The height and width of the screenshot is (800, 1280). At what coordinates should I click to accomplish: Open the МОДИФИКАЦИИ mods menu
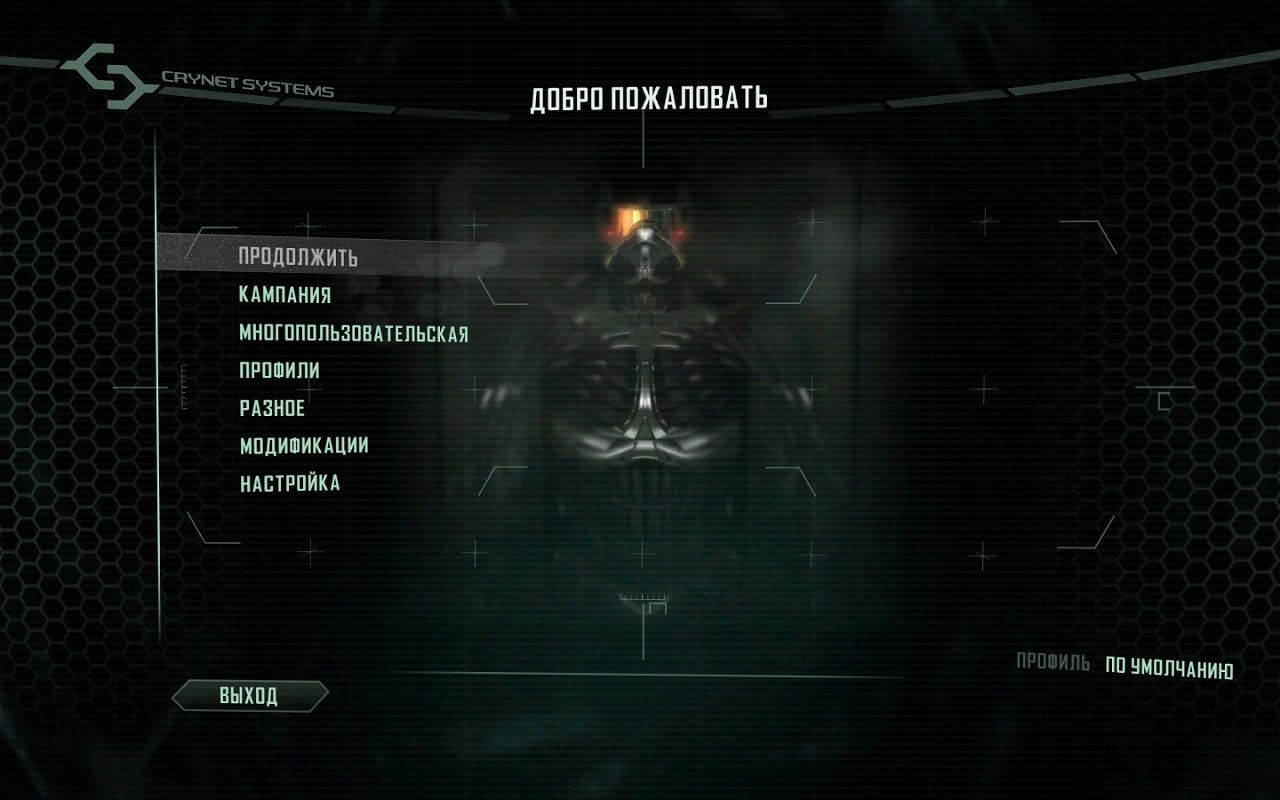(303, 445)
